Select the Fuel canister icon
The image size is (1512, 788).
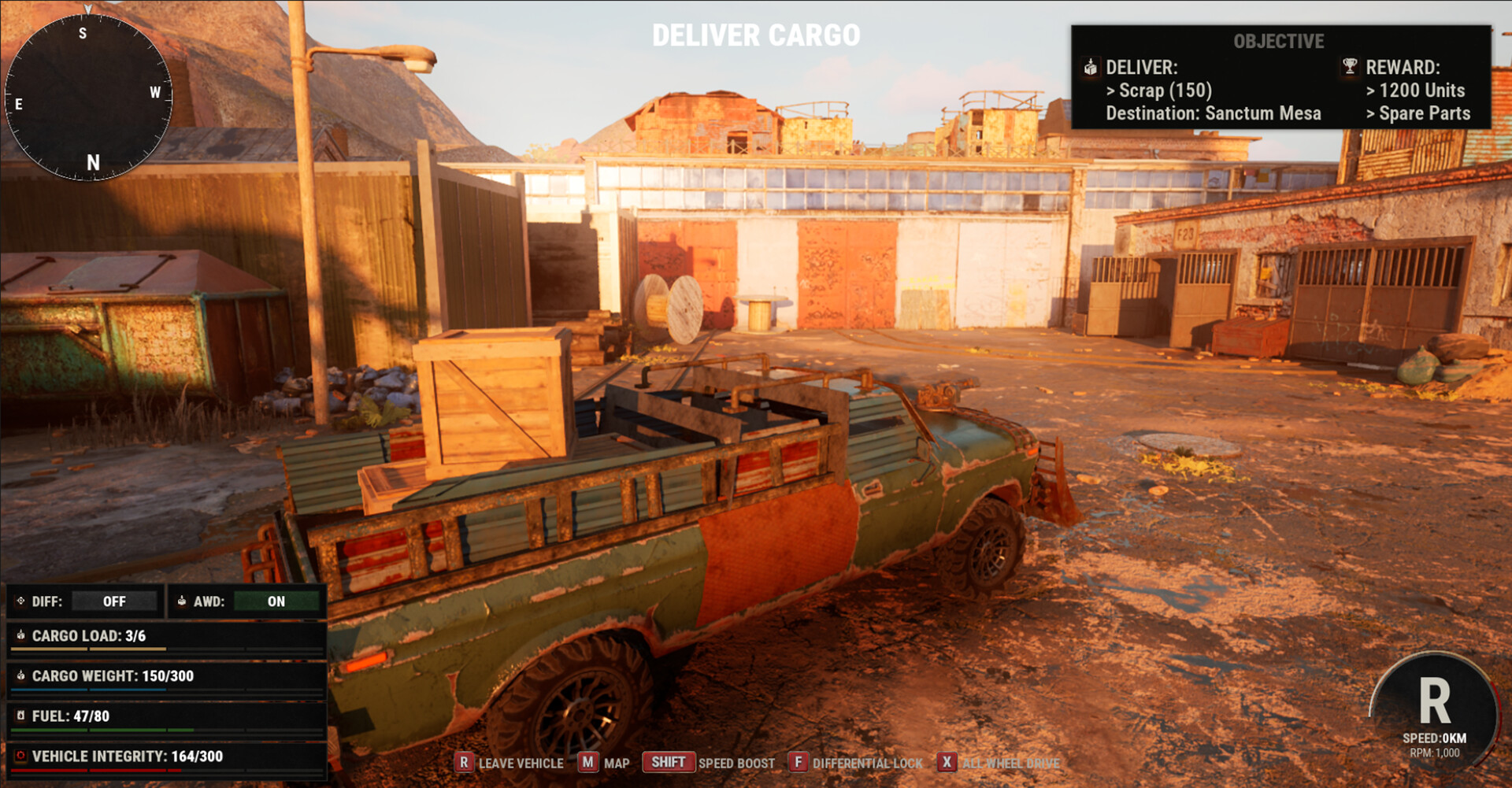coord(20,716)
